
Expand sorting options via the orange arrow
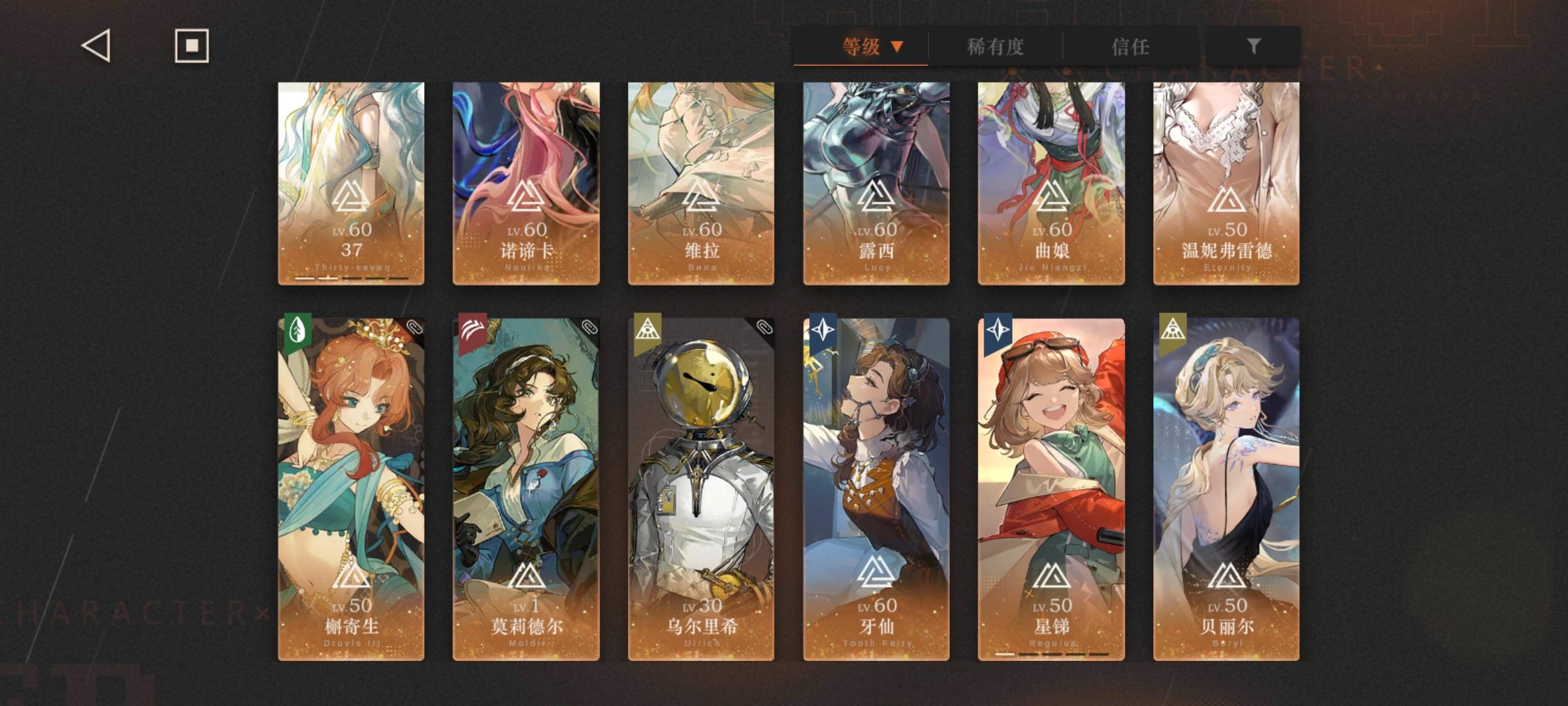(x=898, y=47)
